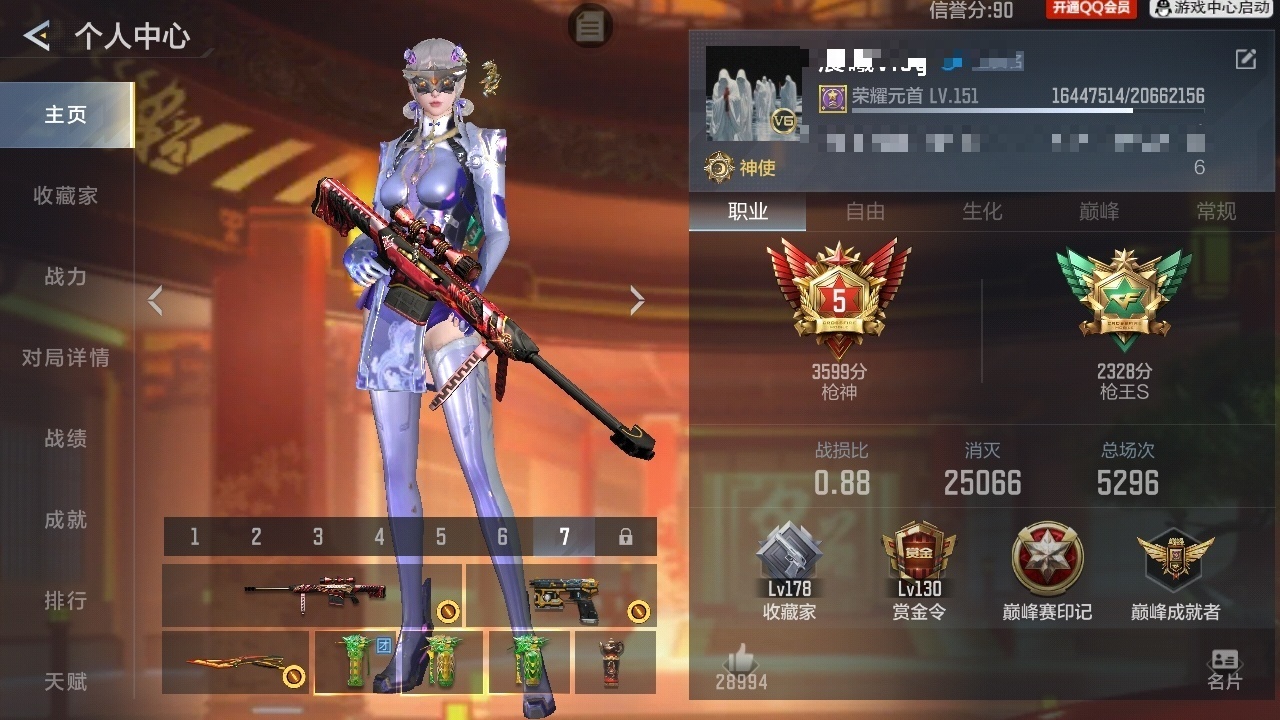The width and height of the screenshot is (1280, 720).
Task: Click the scroll icon at top center
Action: tap(590, 26)
